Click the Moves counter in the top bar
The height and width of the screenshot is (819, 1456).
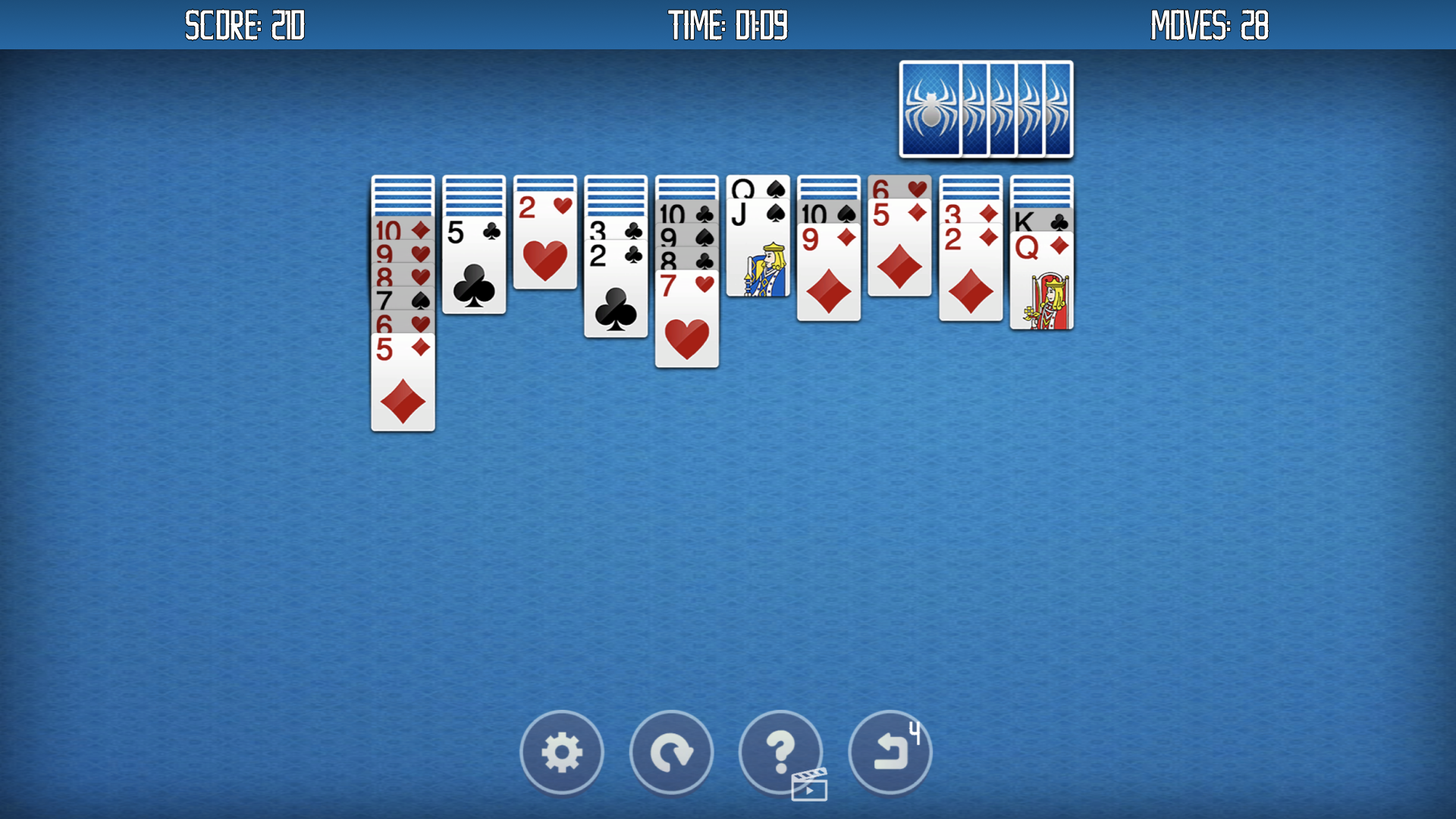click(x=1209, y=25)
